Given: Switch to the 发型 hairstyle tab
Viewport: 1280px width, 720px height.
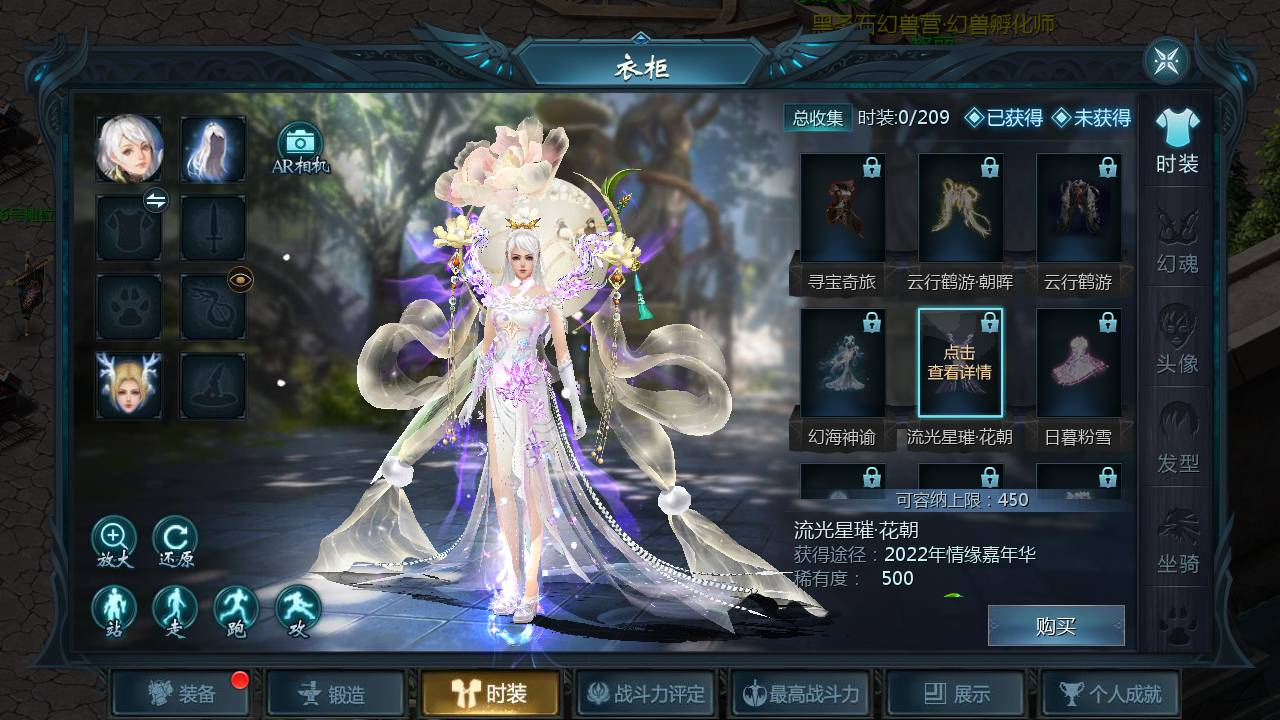Looking at the screenshot, I should 1177,440.
